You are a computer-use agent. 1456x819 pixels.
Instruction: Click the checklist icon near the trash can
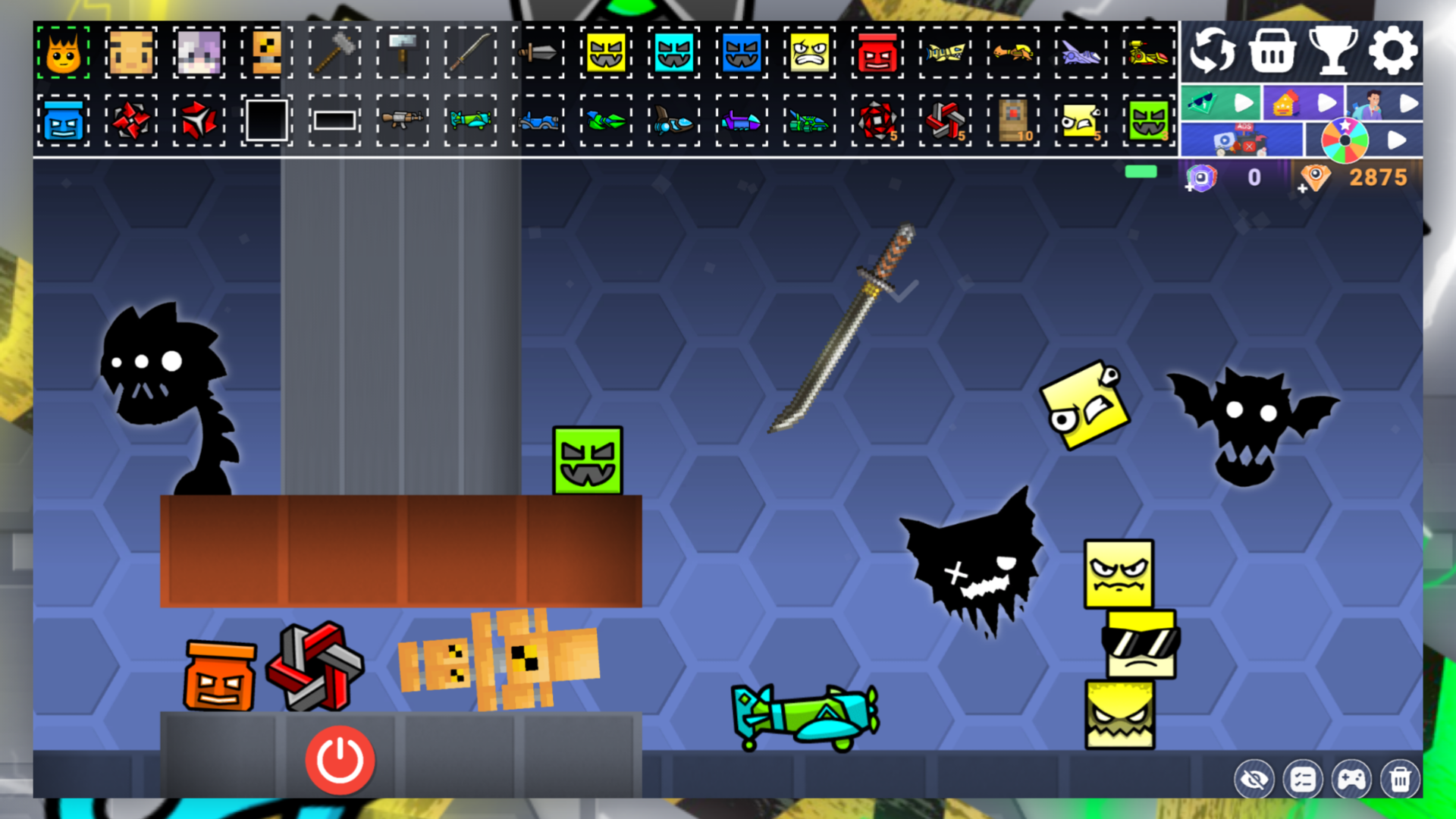coord(1303,778)
